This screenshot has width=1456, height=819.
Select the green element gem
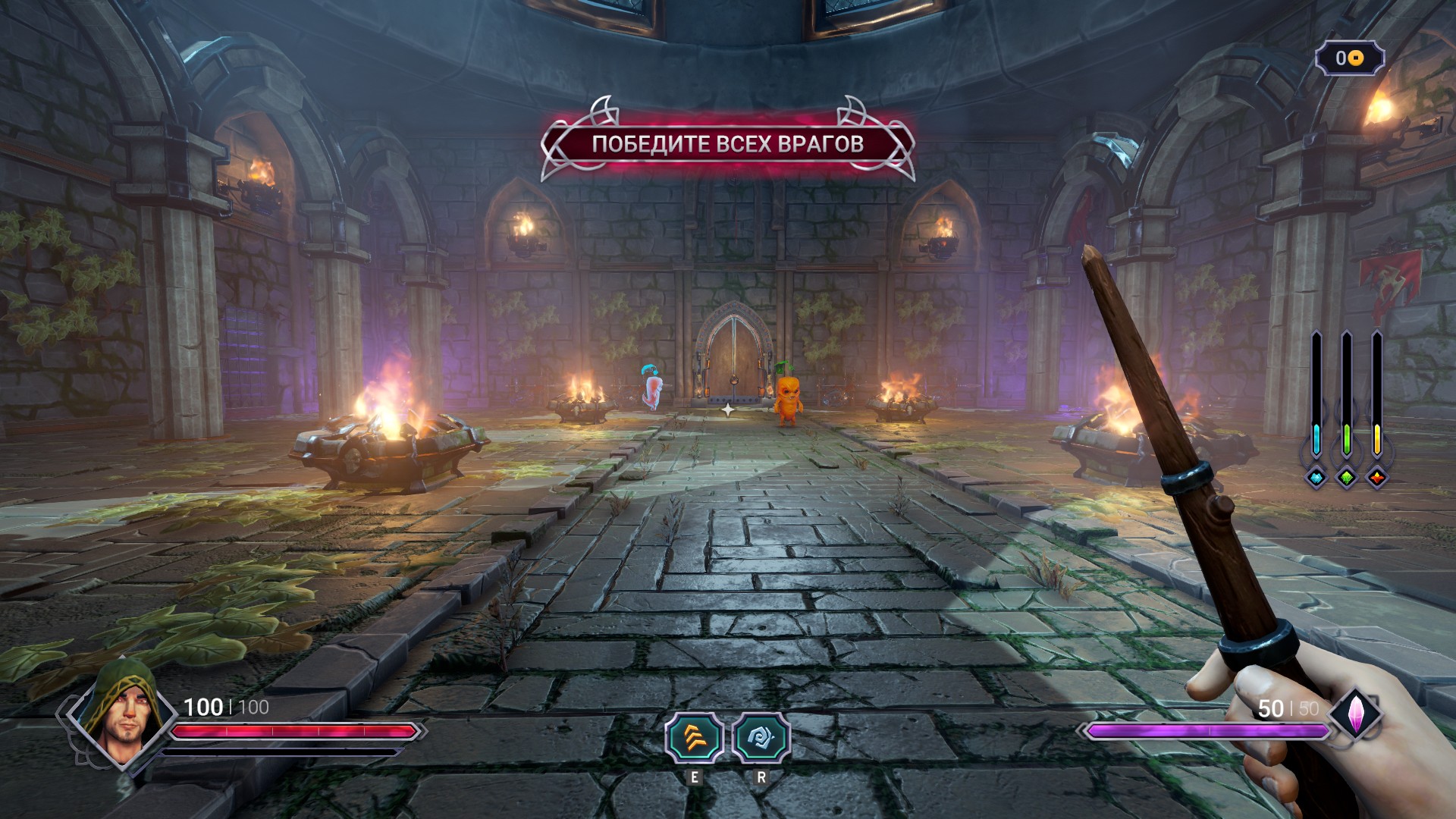pyautogui.click(x=1346, y=478)
